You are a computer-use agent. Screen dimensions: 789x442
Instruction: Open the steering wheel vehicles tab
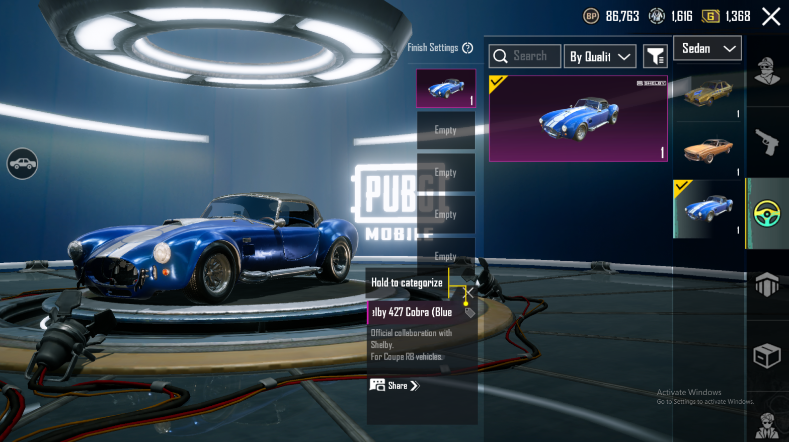pos(768,213)
